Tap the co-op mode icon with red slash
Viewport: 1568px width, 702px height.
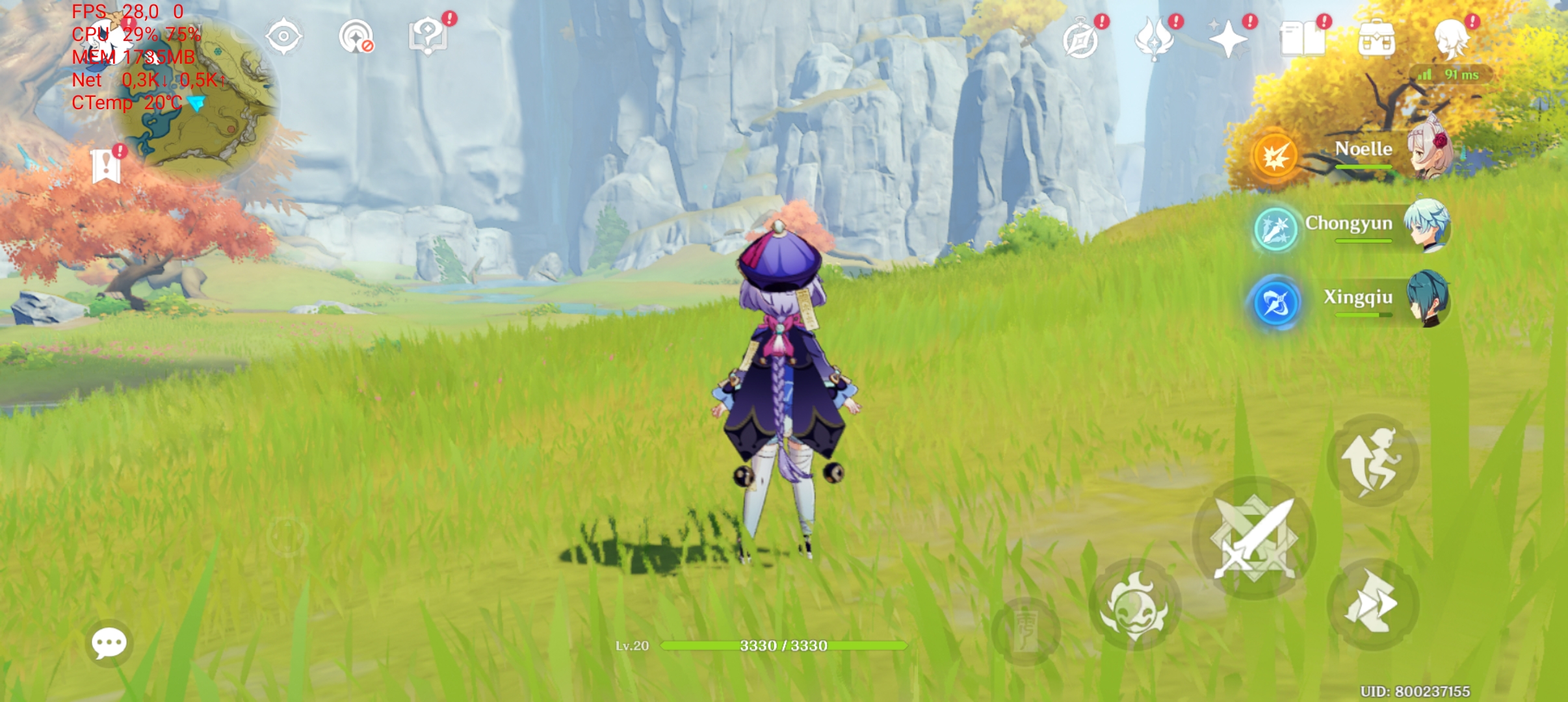(356, 36)
